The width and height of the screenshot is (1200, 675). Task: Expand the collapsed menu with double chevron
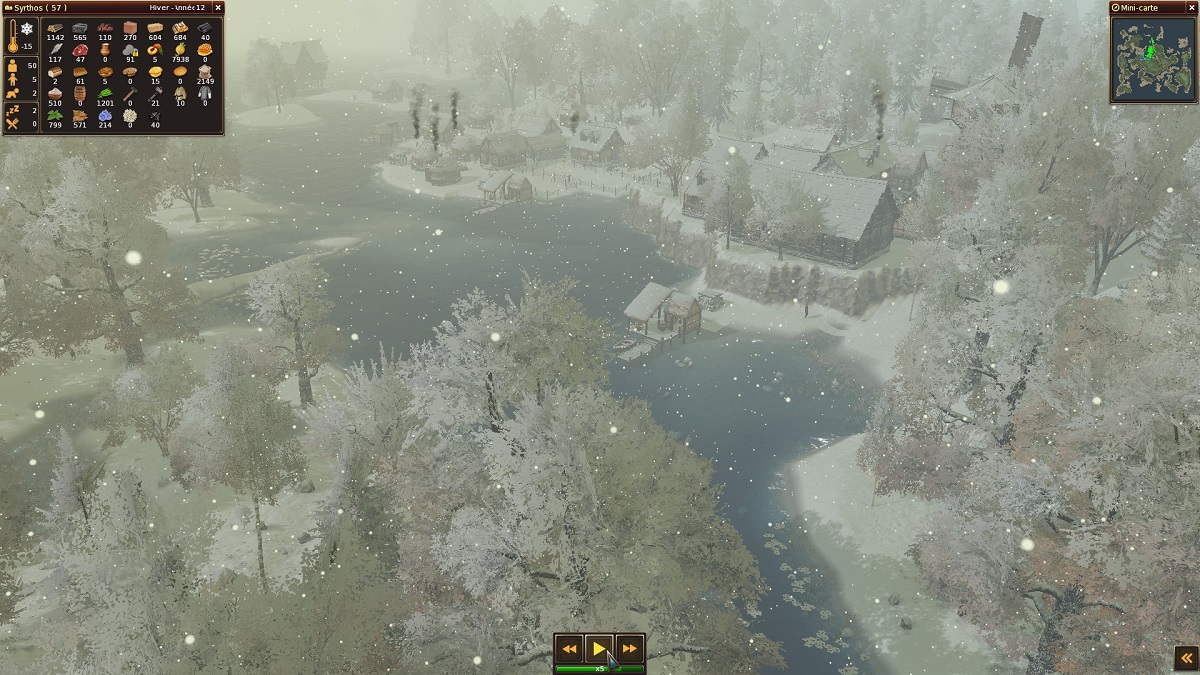click(1185, 657)
